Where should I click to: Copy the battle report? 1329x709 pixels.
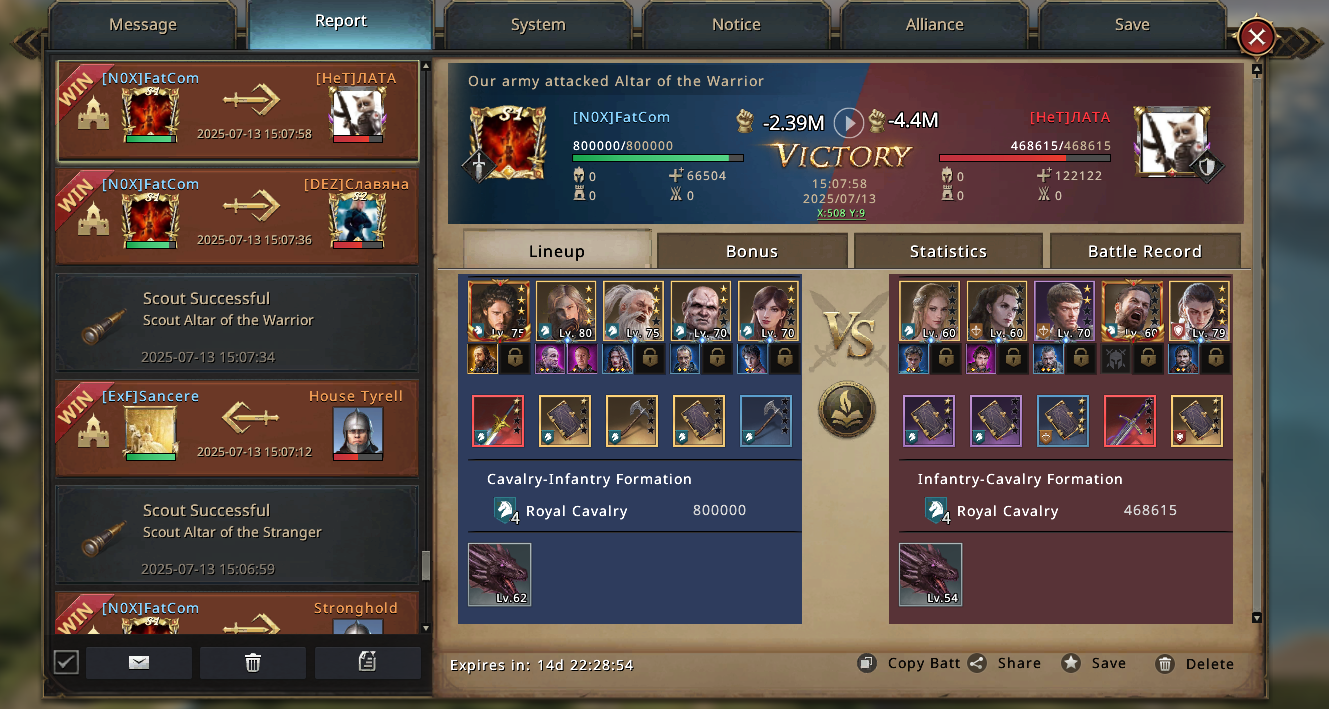tap(908, 663)
